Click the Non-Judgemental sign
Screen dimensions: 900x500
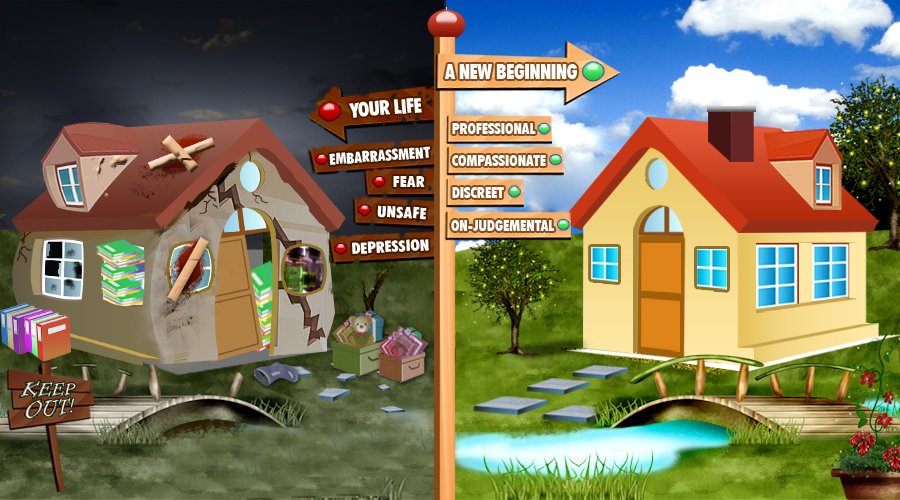click(508, 225)
